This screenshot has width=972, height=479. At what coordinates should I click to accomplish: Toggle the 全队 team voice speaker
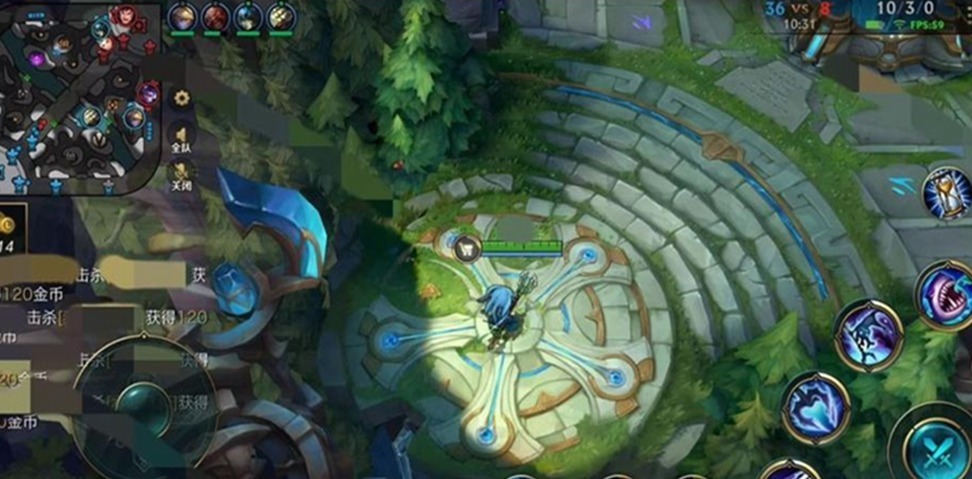click(x=181, y=137)
